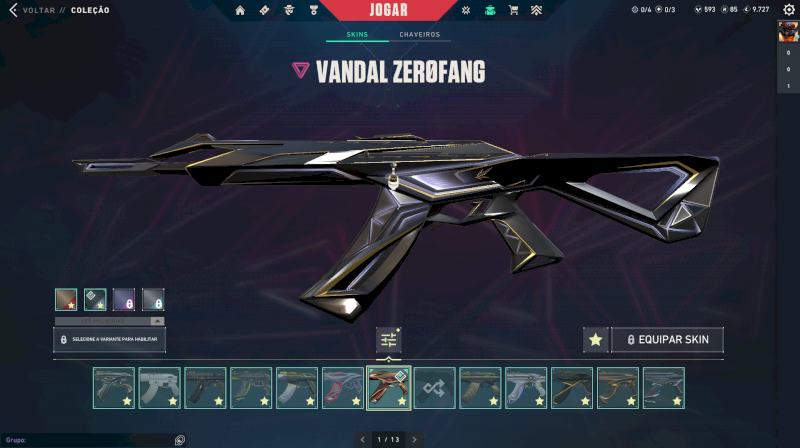Go to the previous skin page arrow

tap(363, 439)
